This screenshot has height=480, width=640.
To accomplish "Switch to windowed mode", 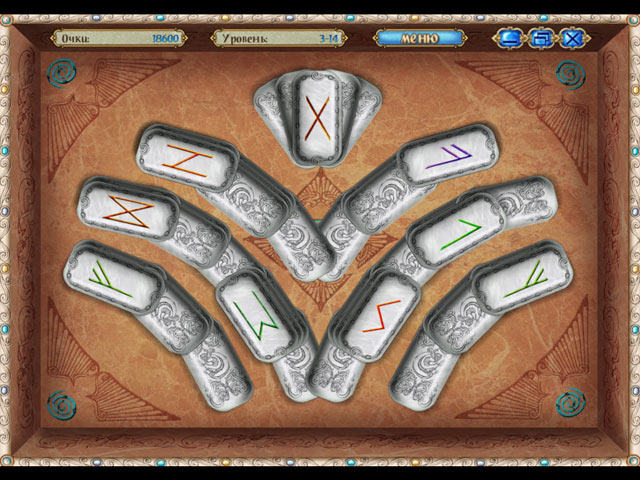I will pos(541,39).
